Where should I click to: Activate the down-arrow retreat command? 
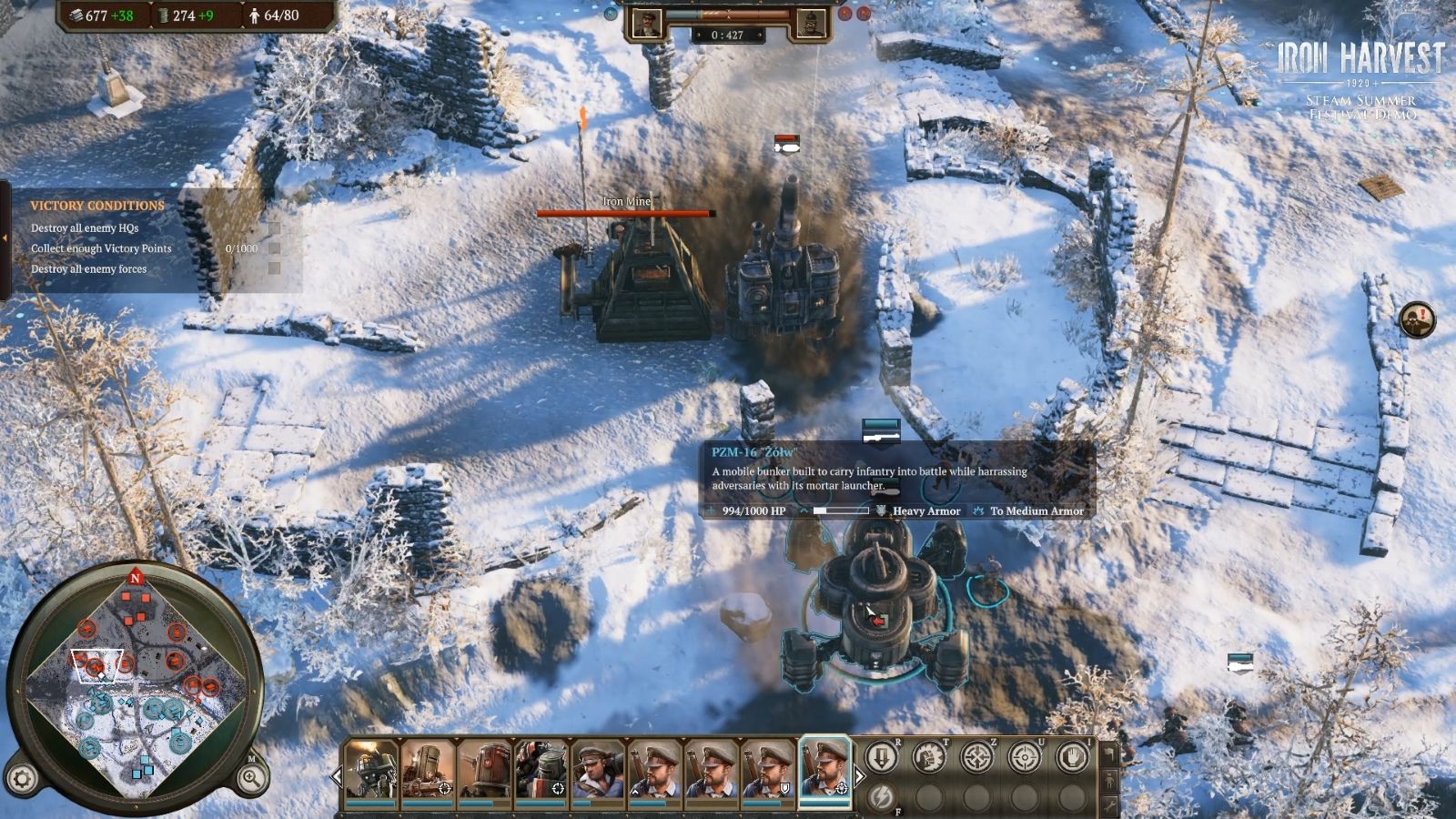click(x=881, y=757)
